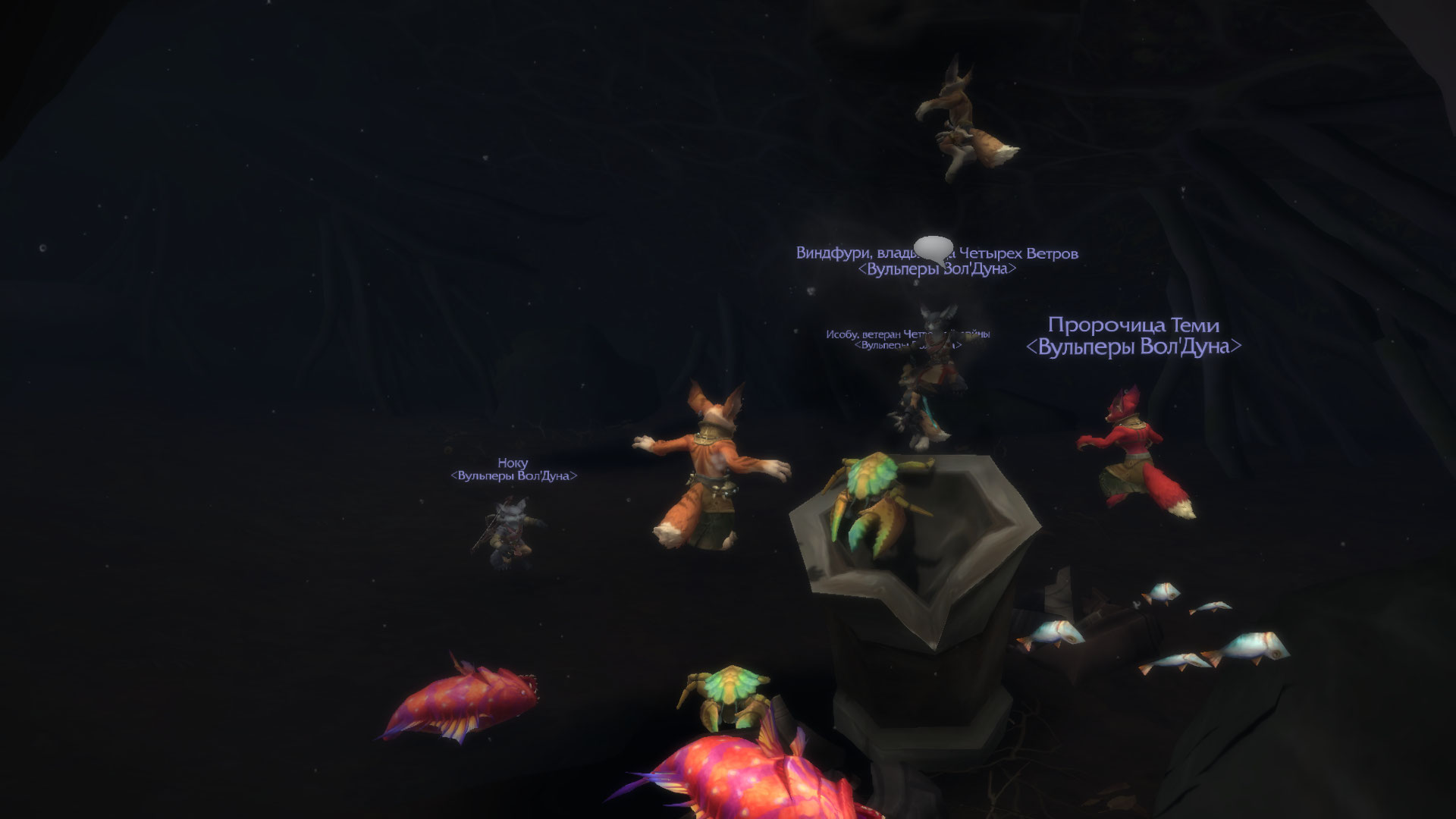This screenshot has width=1456, height=819.
Task: Select the Пророчица Теми name label
Action: click(x=1133, y=325)
